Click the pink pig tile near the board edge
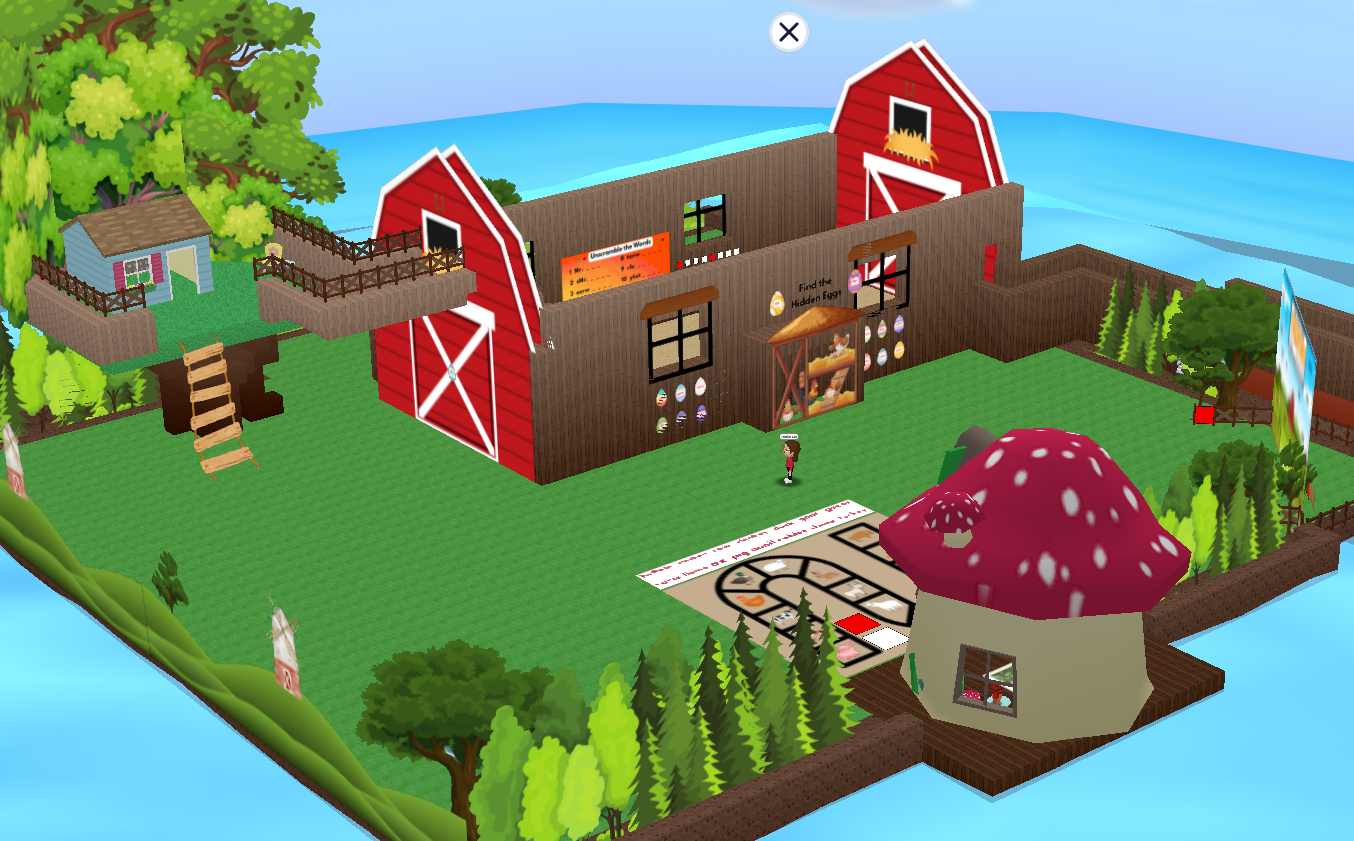Screen dimensions: 1354x841 (x=846, y=651)
